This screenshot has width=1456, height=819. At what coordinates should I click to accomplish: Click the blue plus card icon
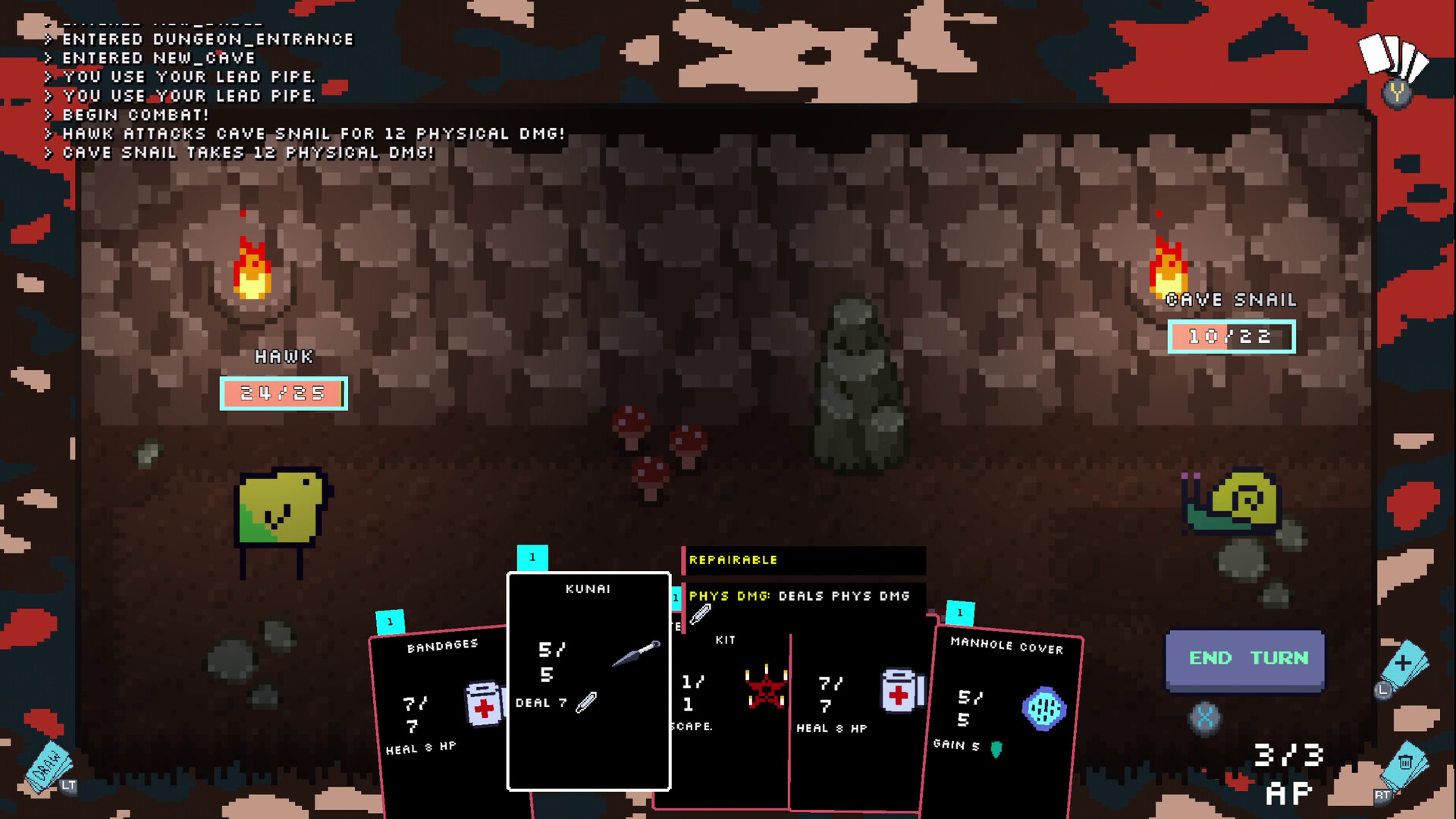point(1404,664)
